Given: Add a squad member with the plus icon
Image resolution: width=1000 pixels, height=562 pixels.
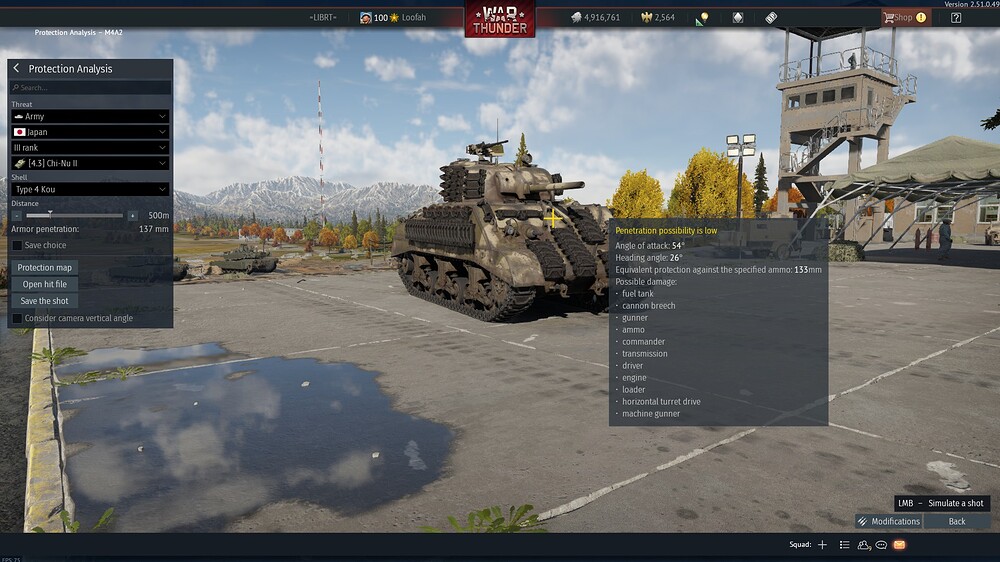Looking at the screenshot, I should 822,545.
